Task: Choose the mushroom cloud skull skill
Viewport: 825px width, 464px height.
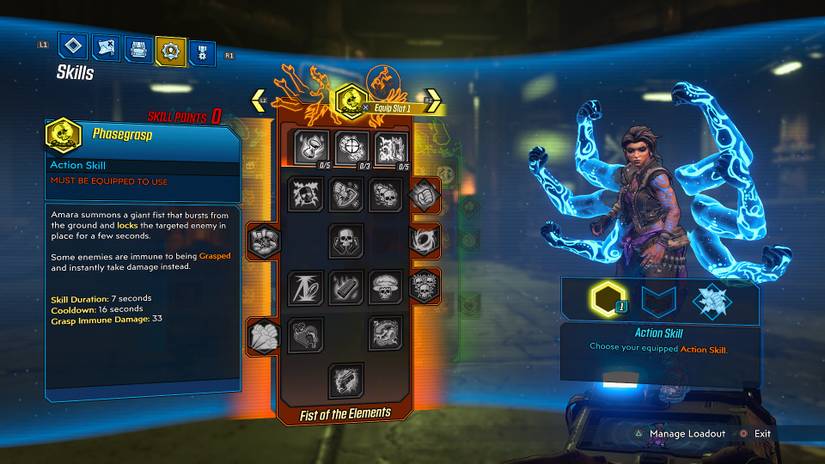Action: tap(385, 287)
